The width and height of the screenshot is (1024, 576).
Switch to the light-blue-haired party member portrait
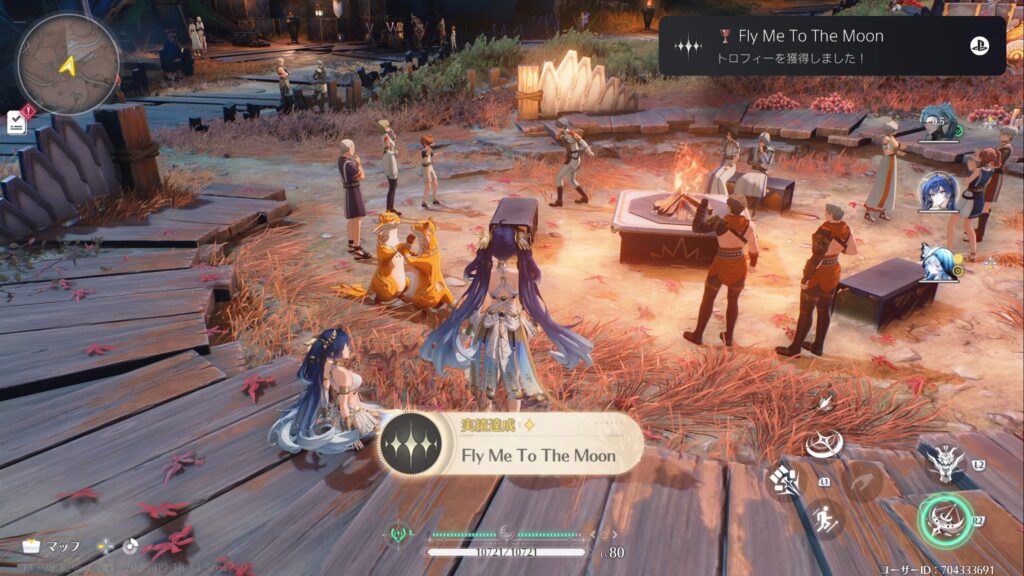point(939,262)
